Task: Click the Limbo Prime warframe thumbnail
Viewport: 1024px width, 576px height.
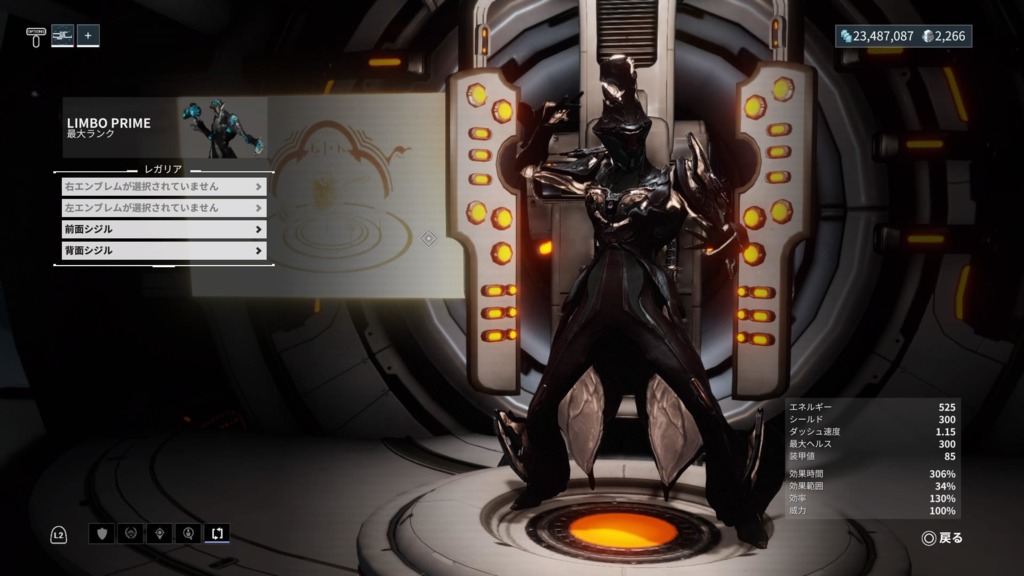Action: (222, 127)
